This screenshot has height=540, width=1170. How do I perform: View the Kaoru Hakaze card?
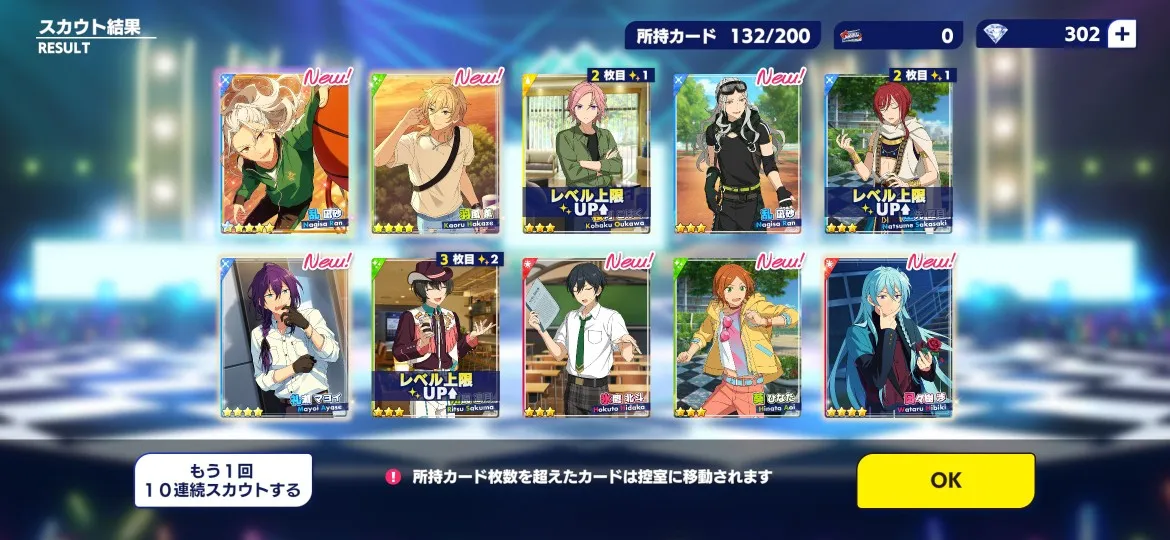(435, 153)
